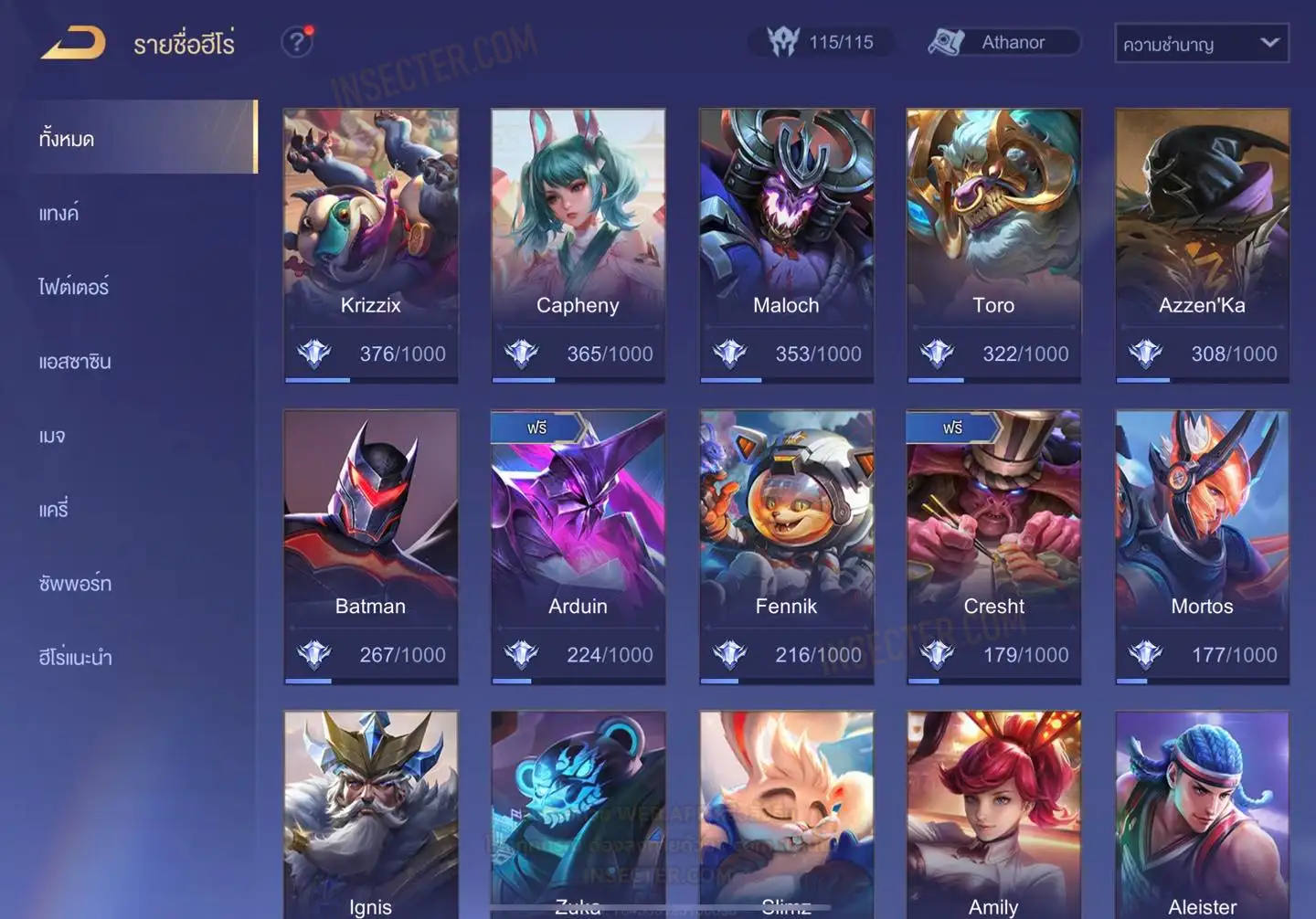Filter heroes by ซัพพอร์ท
This screenshot has width=1316, height=919.
[75, 584]
